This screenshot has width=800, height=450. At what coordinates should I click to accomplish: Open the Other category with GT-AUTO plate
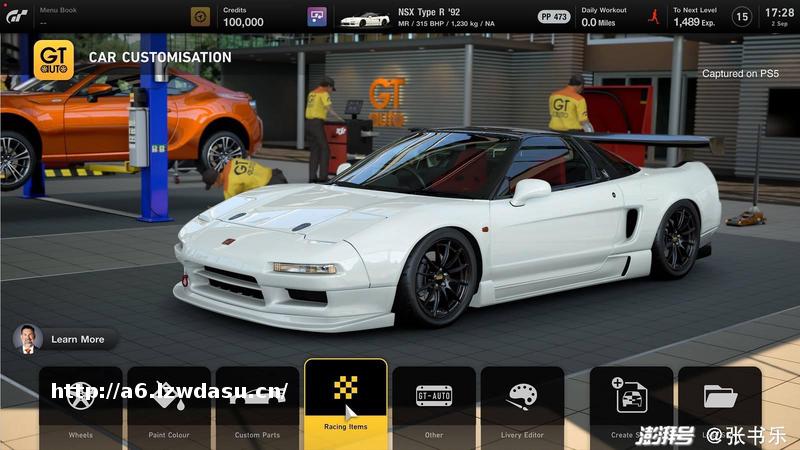click(x=433, y=405)
